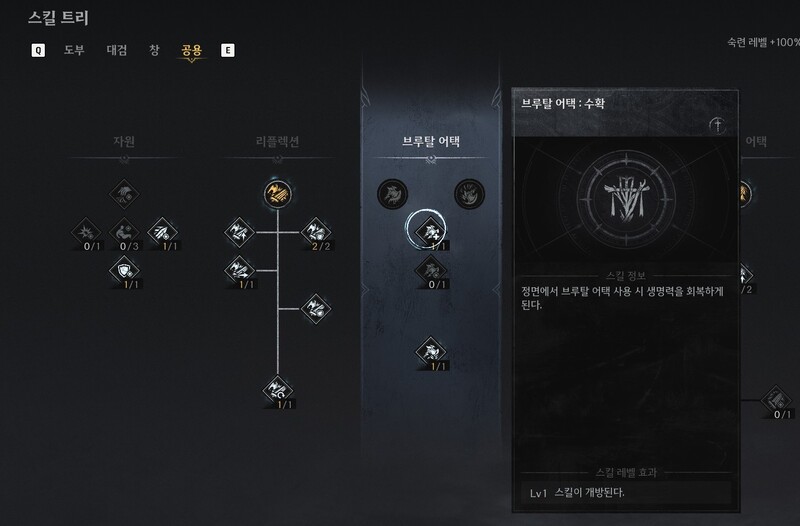Image resolution: width=800 pixels, height=526 pixels.
Task: Select the shield skill node under 자원
Action: pyautogui.click(x=123, y=268)
